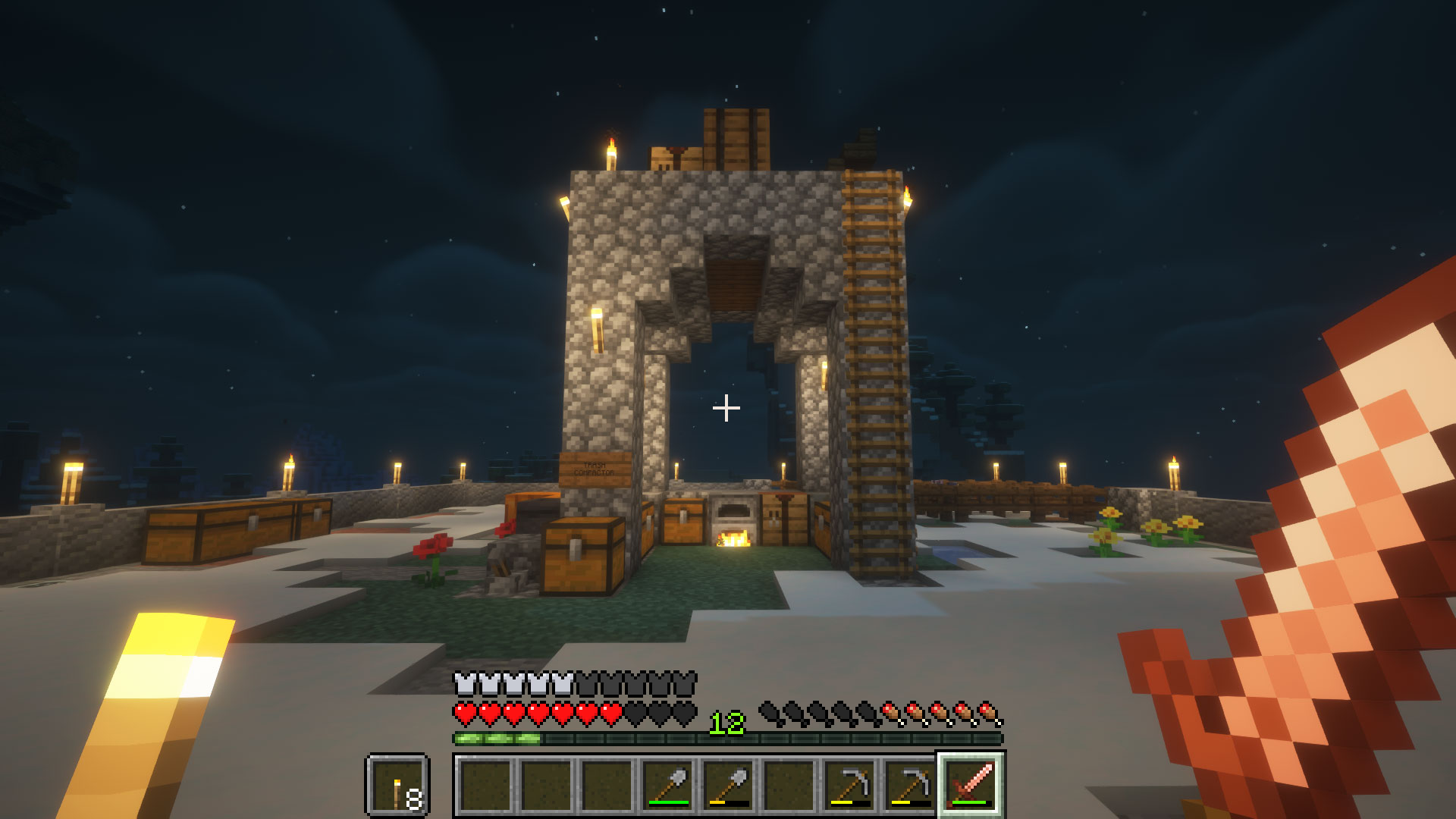This screenshot has width=1456, height=819.
Task: Select the copper sword hotbar slot
Action: pos(971,784)
